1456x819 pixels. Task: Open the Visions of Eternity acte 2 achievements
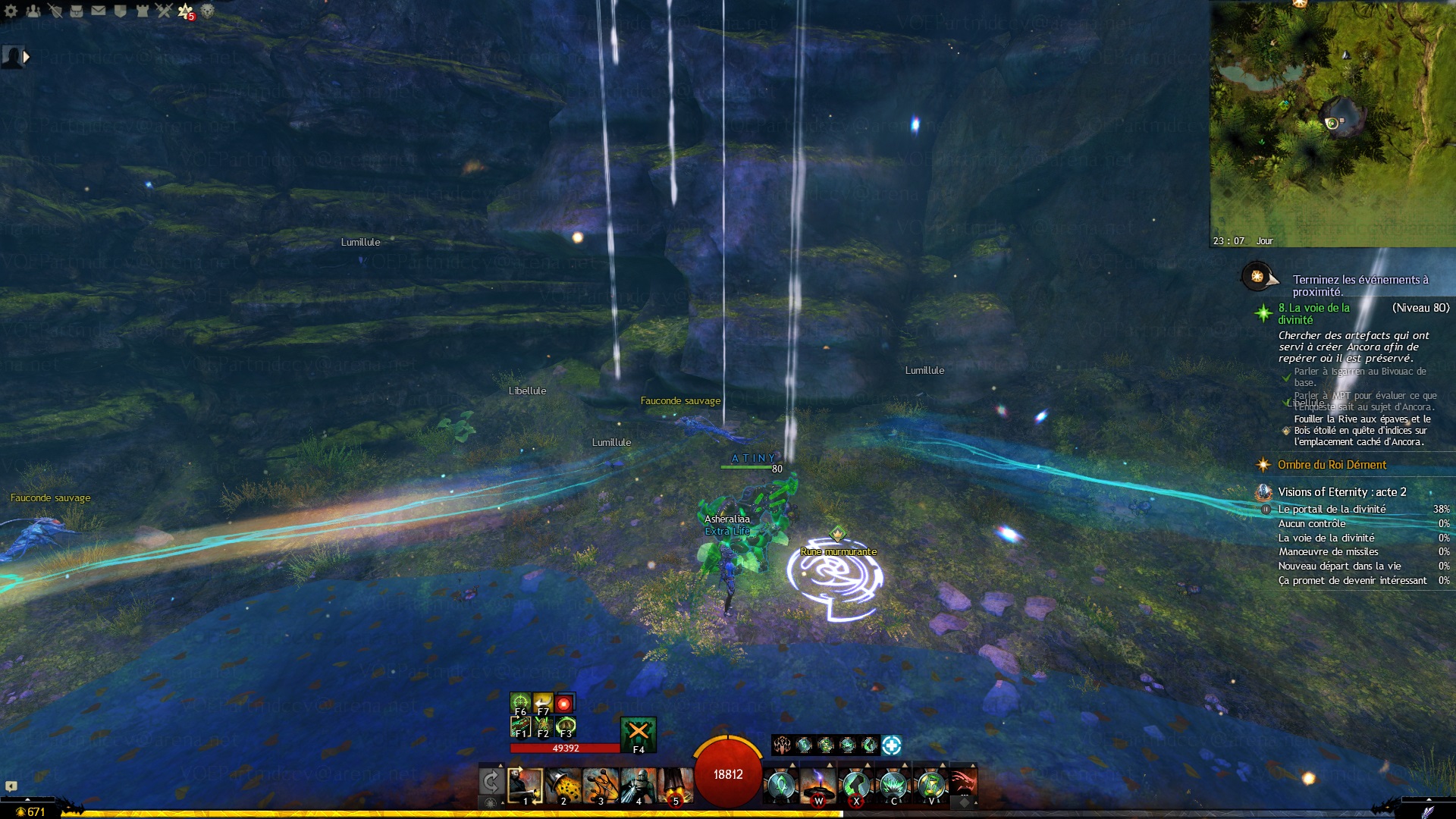pos(1341,492)
